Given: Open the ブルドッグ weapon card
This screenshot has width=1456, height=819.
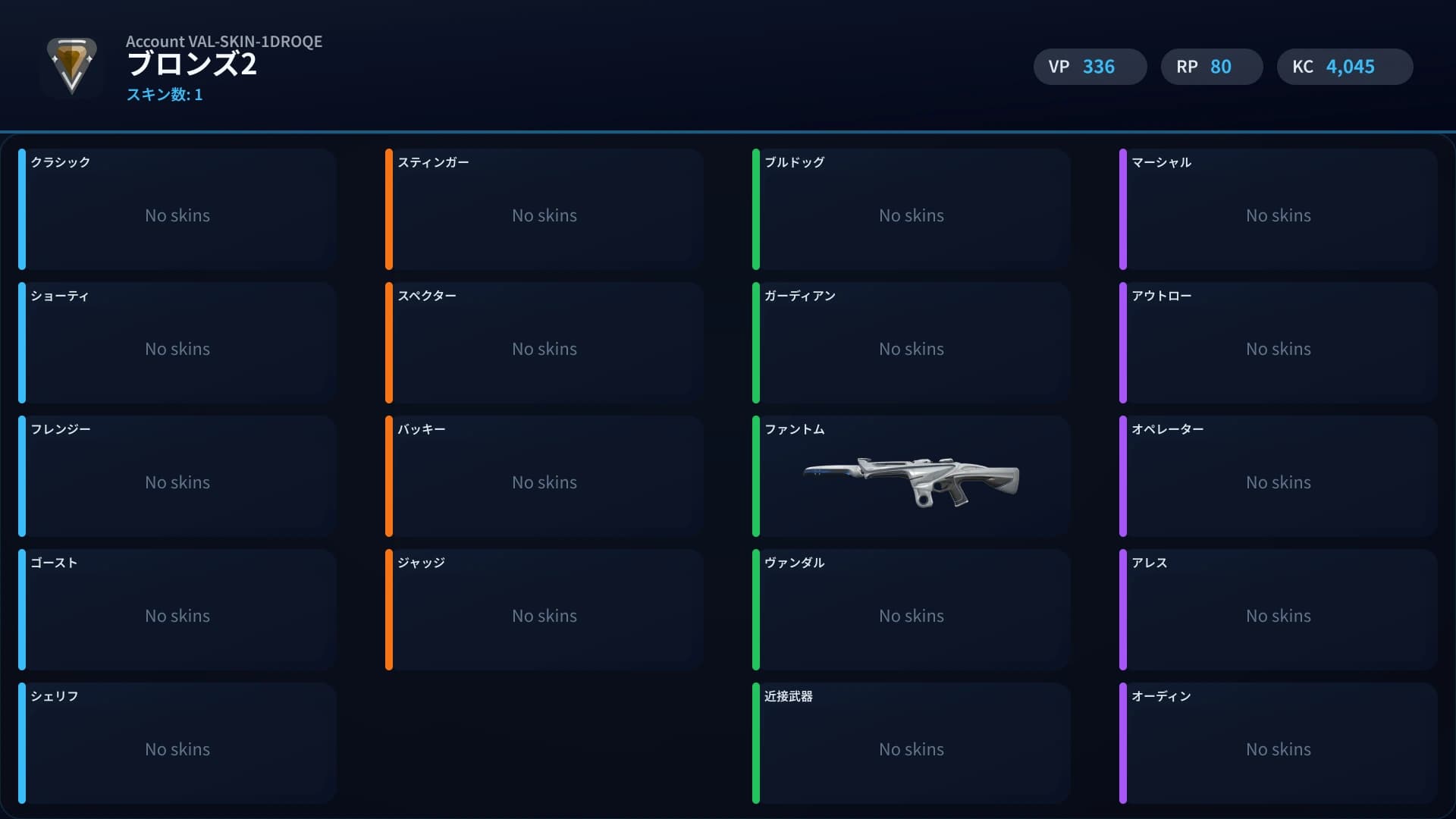Looking at the screenshot, I should (x=912, y=209).
